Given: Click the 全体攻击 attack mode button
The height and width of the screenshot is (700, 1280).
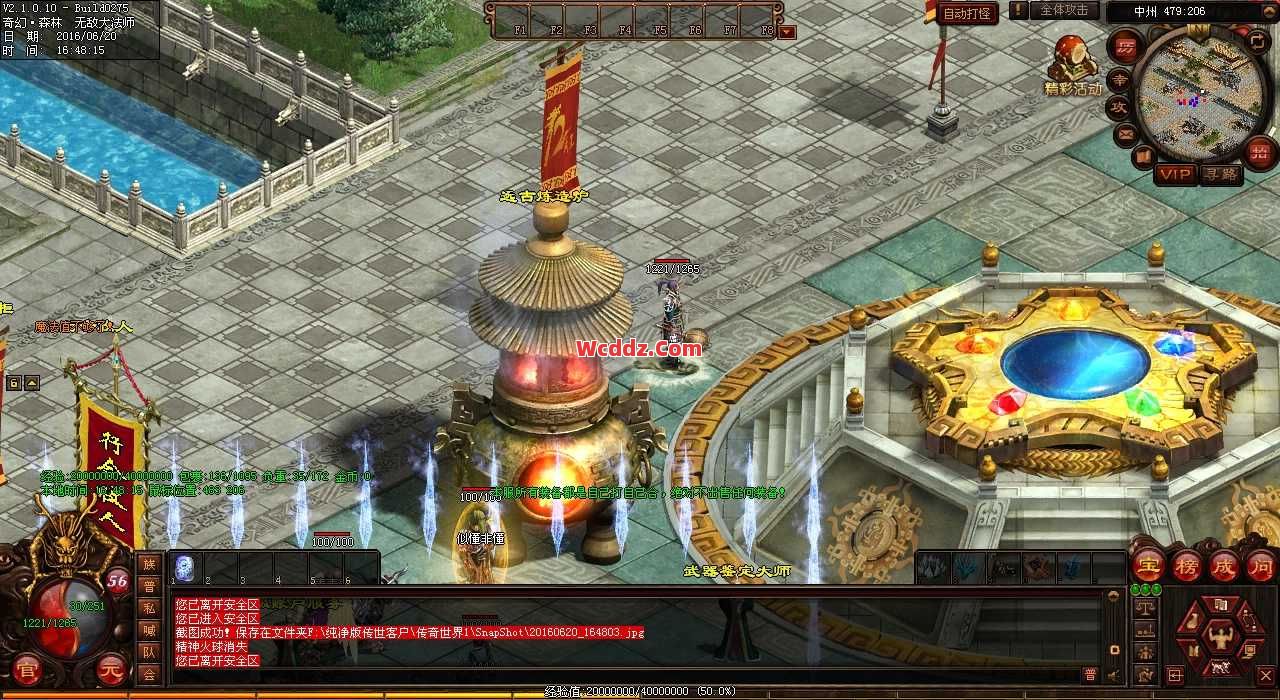Looking at the screenshot, I should click(1064, 10).
